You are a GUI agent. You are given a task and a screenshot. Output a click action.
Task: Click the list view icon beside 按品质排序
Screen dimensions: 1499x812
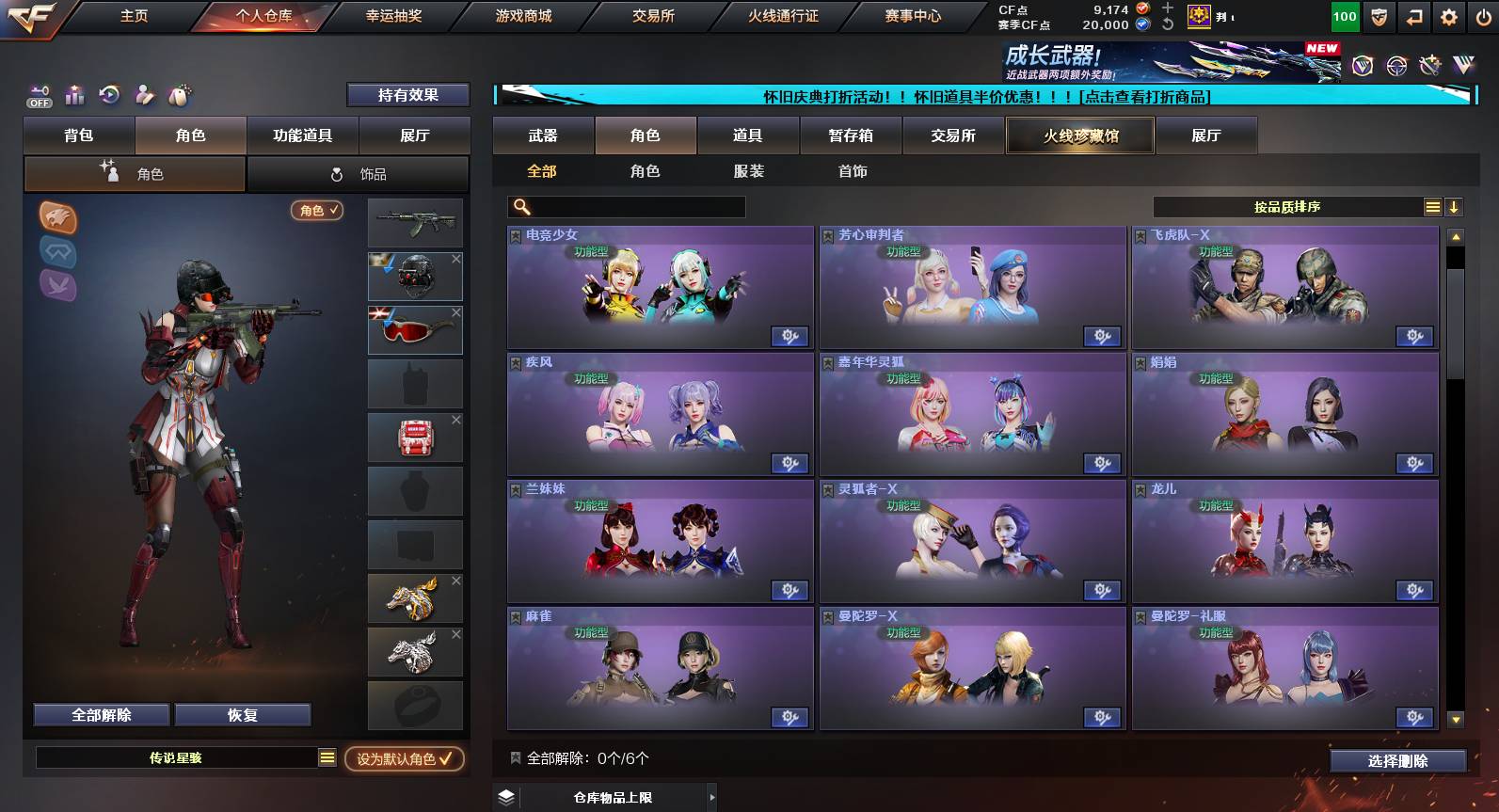pos(1432,205)
